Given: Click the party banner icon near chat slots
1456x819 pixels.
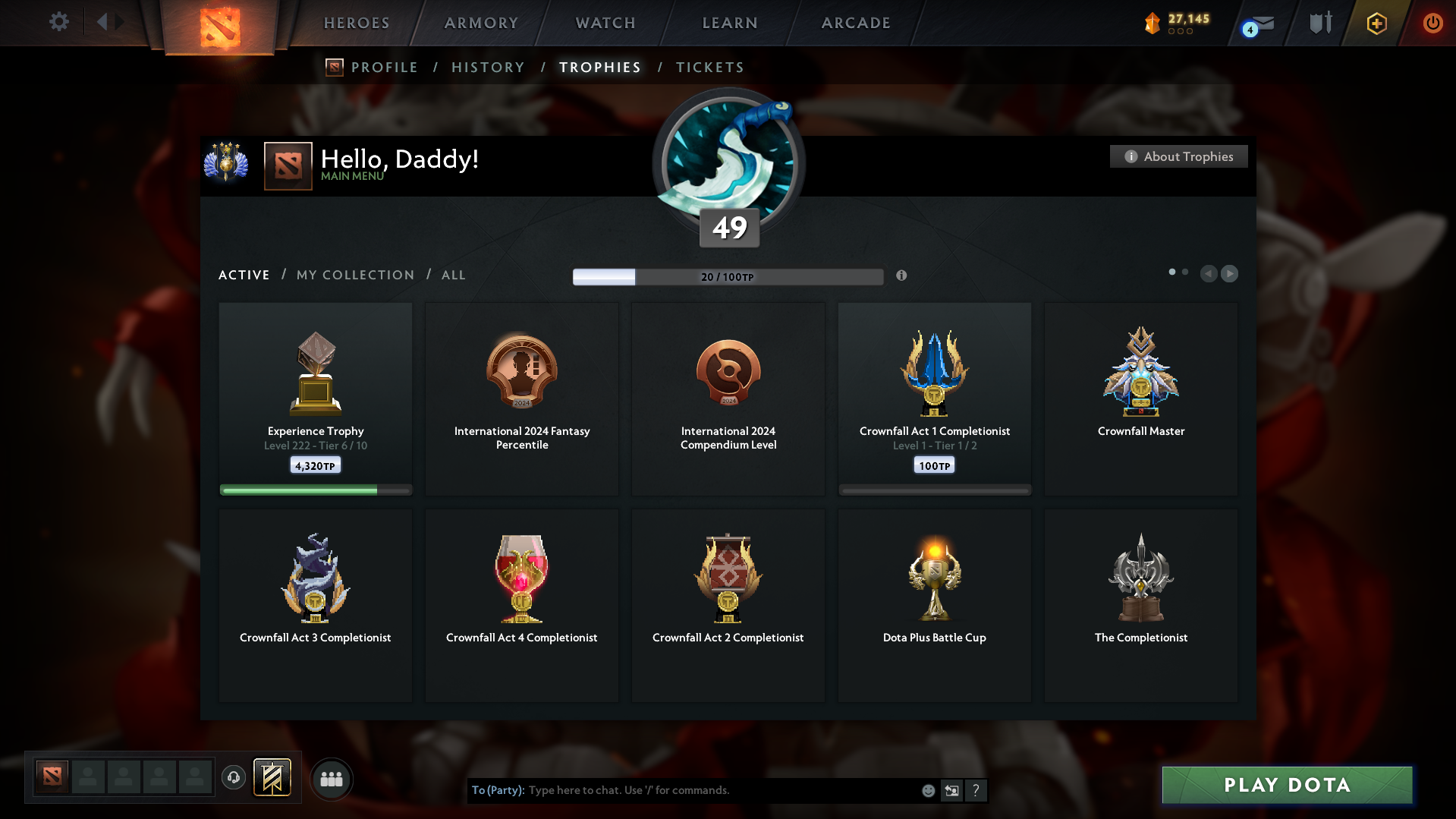Looking at the screenshot, I should 273,778.
